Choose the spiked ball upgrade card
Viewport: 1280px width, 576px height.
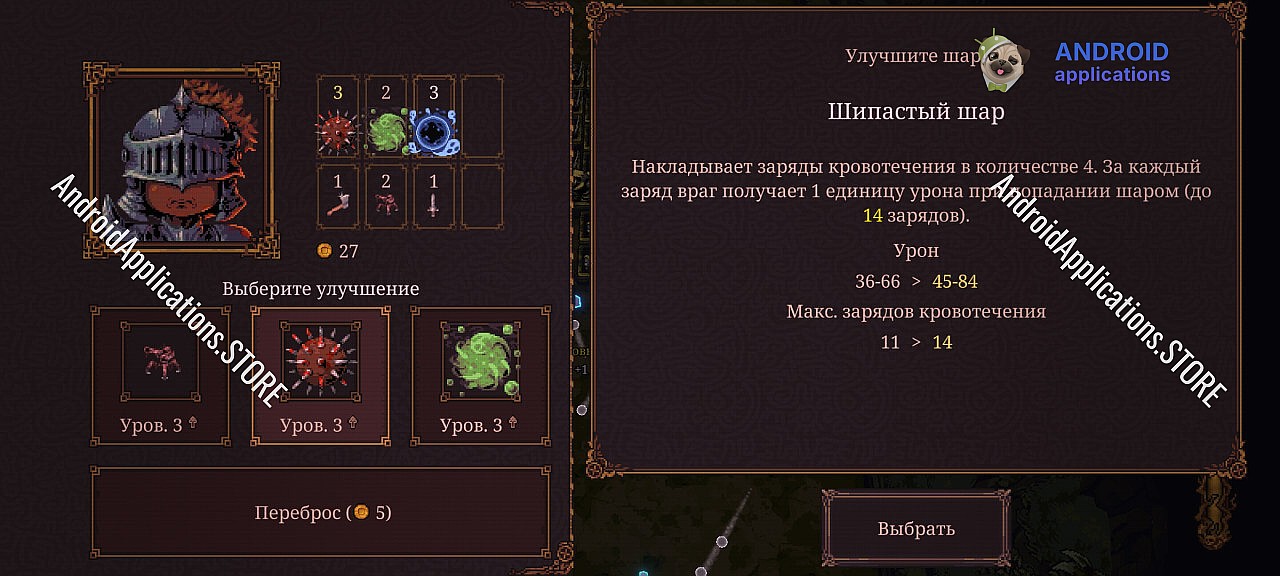click(320, 375)
